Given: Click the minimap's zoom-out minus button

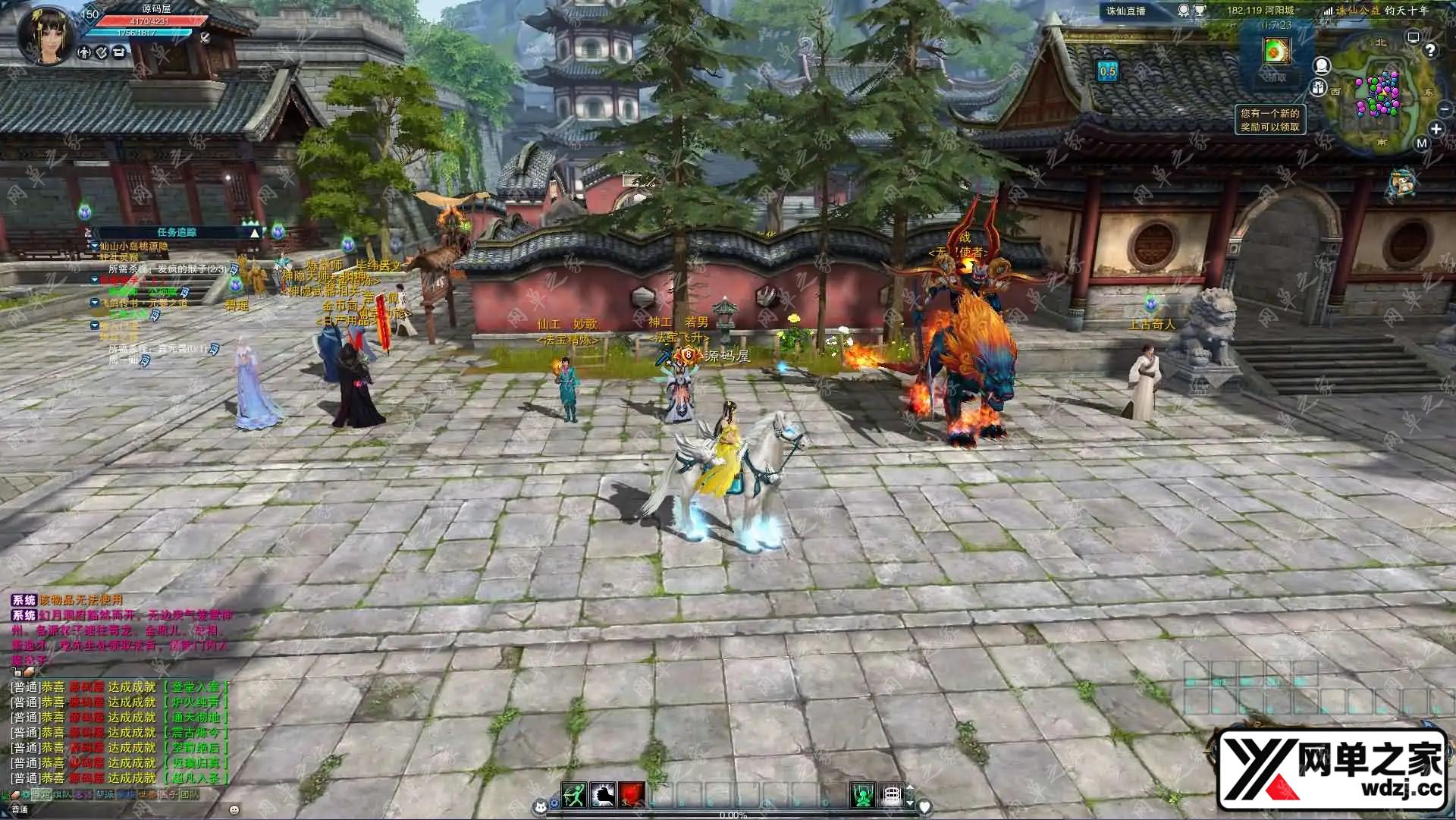Looking at the screenshot, I should coord(1444,110).
